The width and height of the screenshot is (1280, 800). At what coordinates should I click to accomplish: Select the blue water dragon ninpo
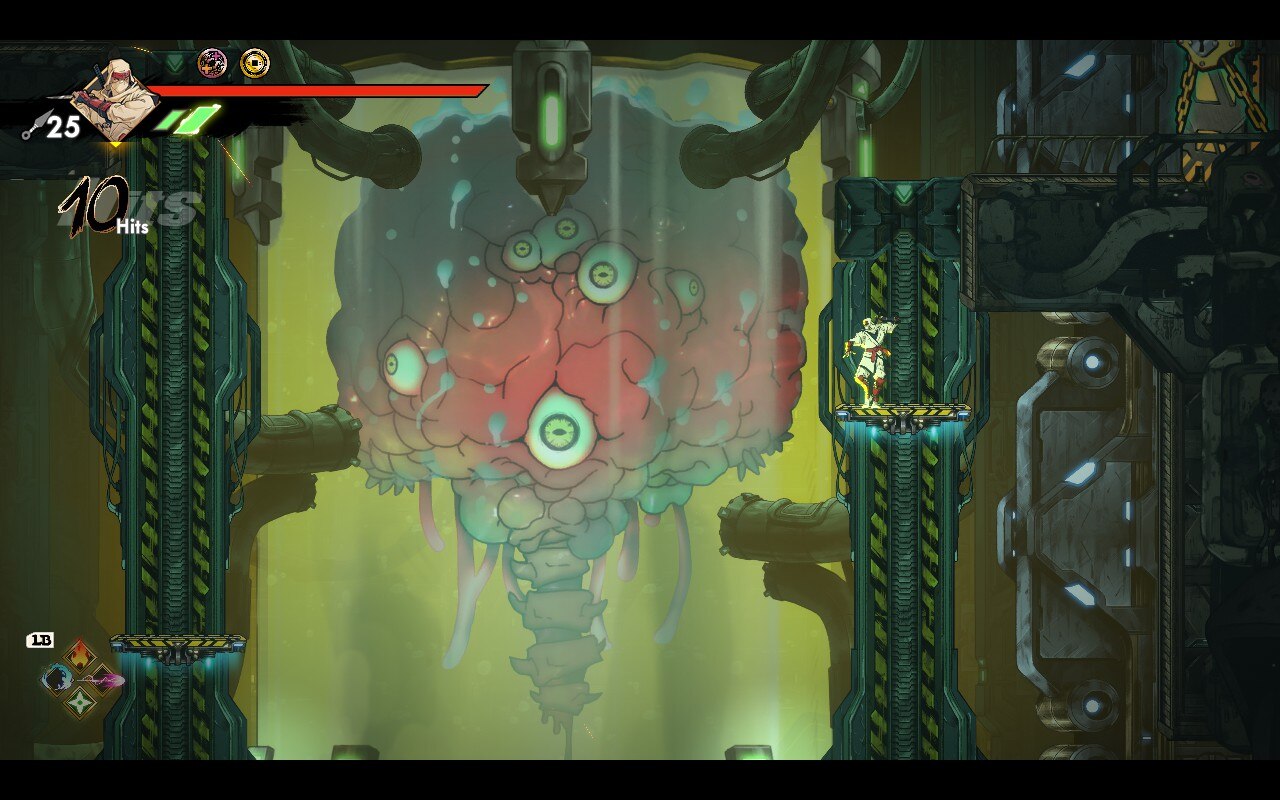(x=55, y=680)
